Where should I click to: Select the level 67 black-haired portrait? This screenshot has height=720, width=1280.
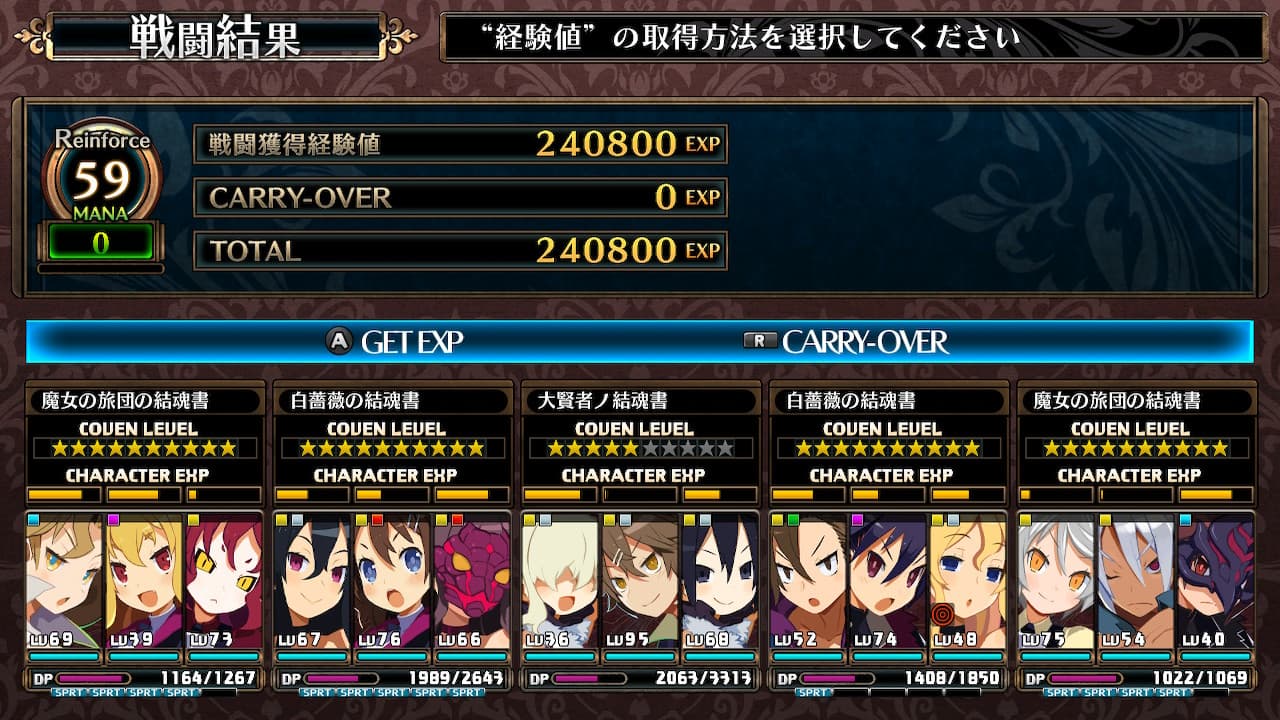click(x=312, y=580)
